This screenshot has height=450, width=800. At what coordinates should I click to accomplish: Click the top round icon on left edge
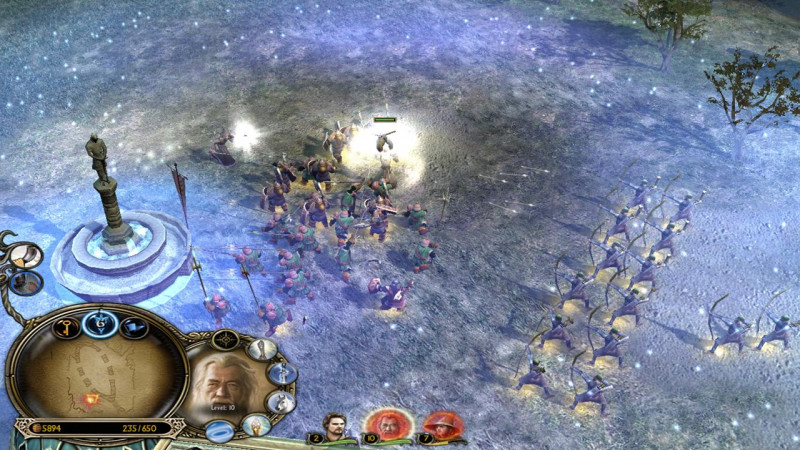click(x=24, y=256)
